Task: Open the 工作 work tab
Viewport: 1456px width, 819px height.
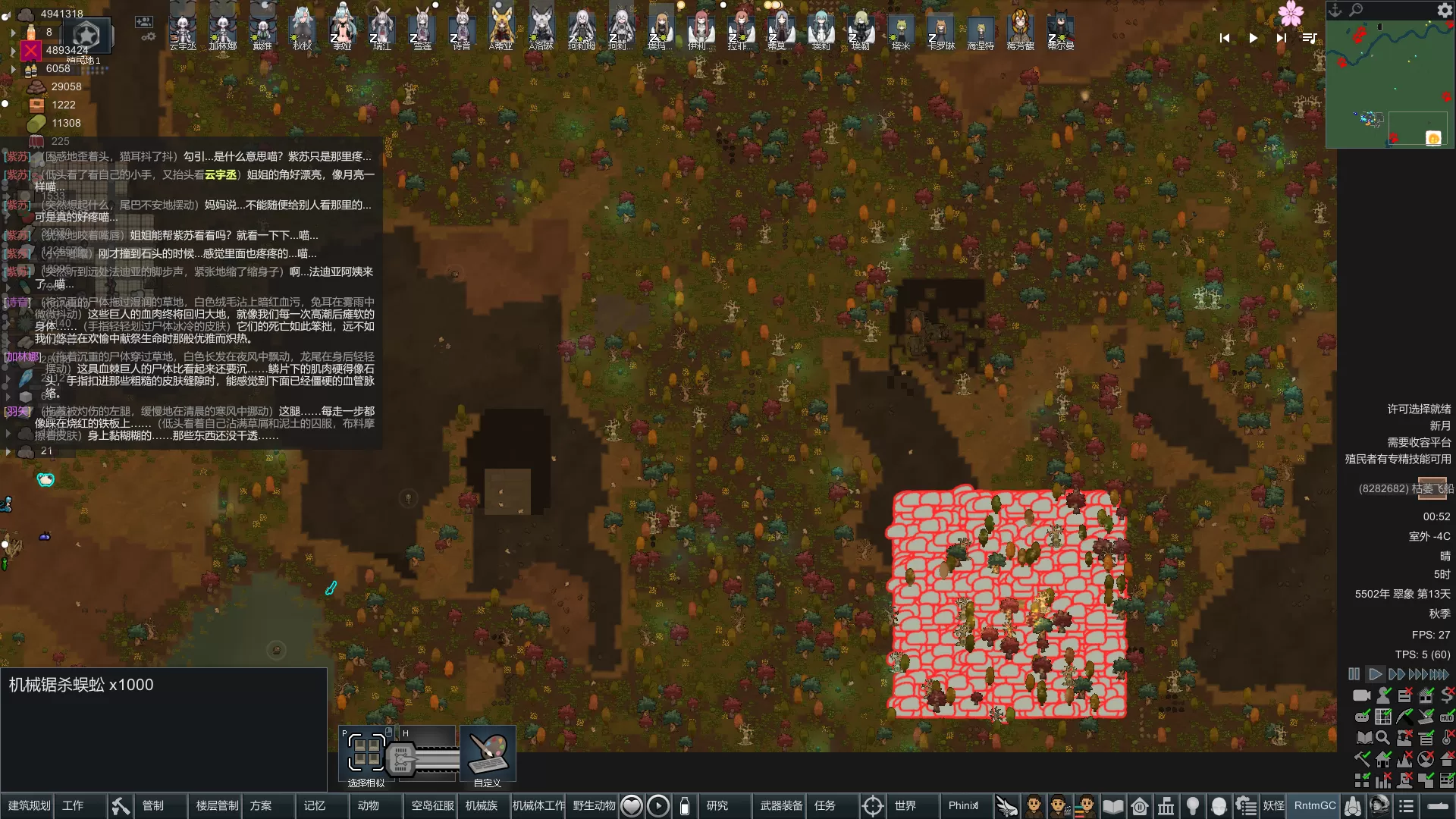Action: pyautogui.click(x=73, y=805)
